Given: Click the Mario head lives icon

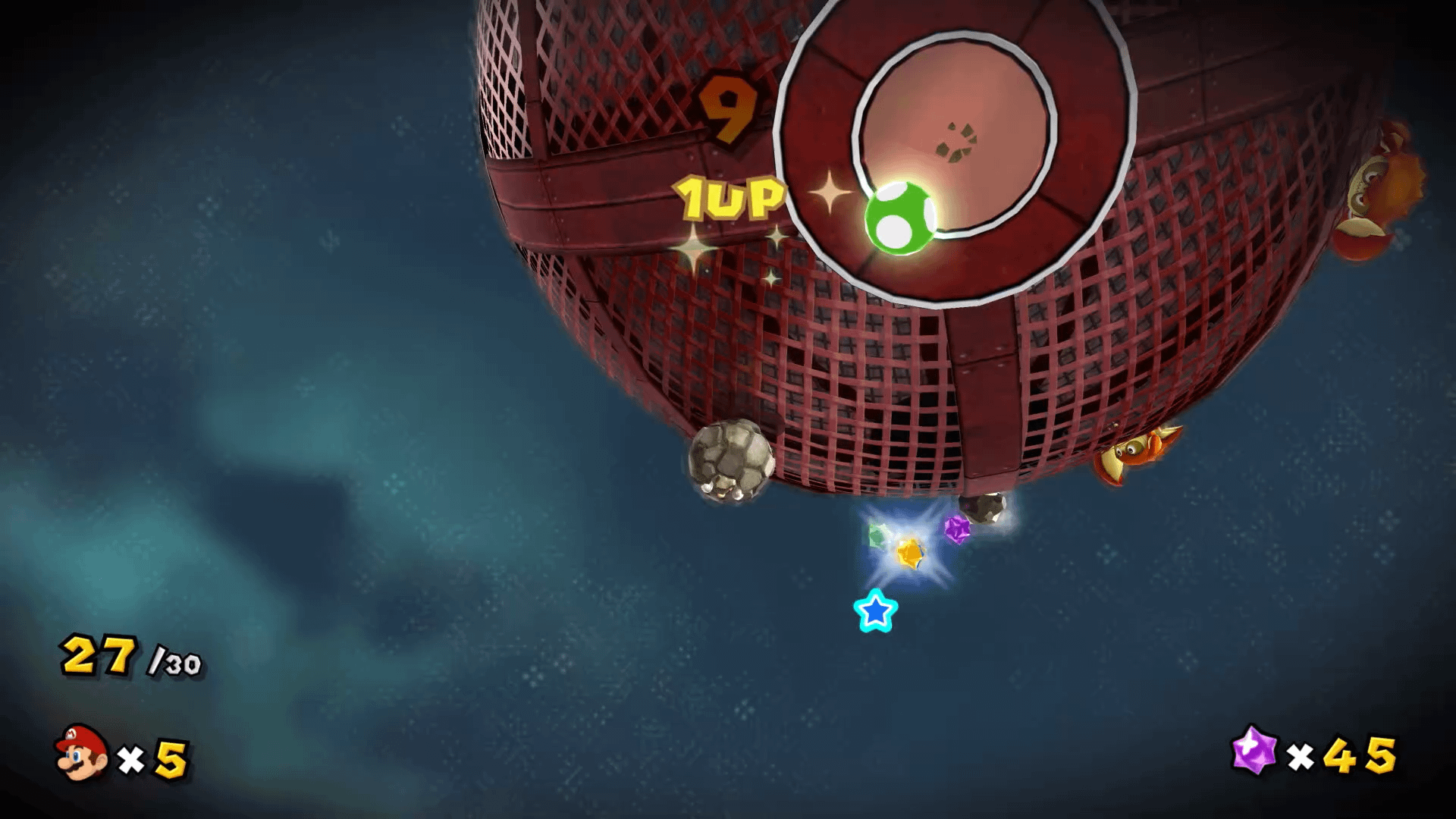Looking at the screenshot, I should (81, 752).
